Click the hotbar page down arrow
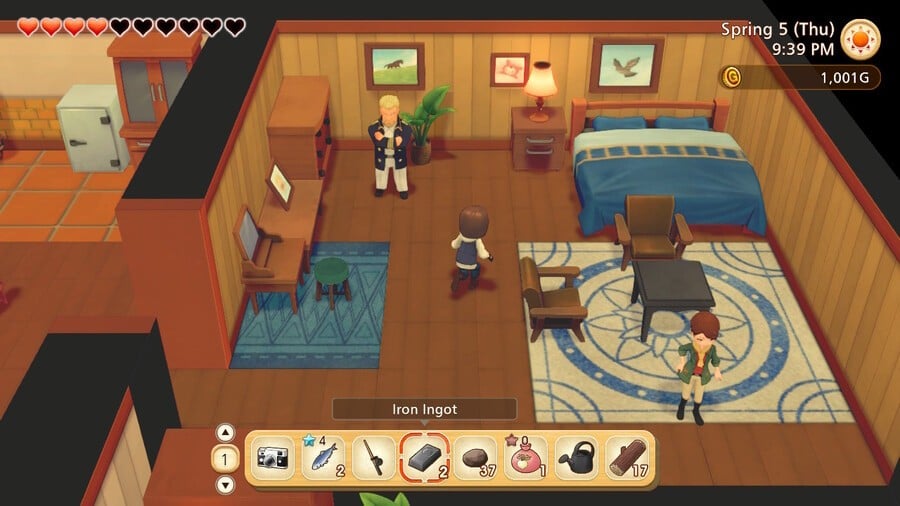The width and height of the screenshot is (900, 506). click(225, 484)
